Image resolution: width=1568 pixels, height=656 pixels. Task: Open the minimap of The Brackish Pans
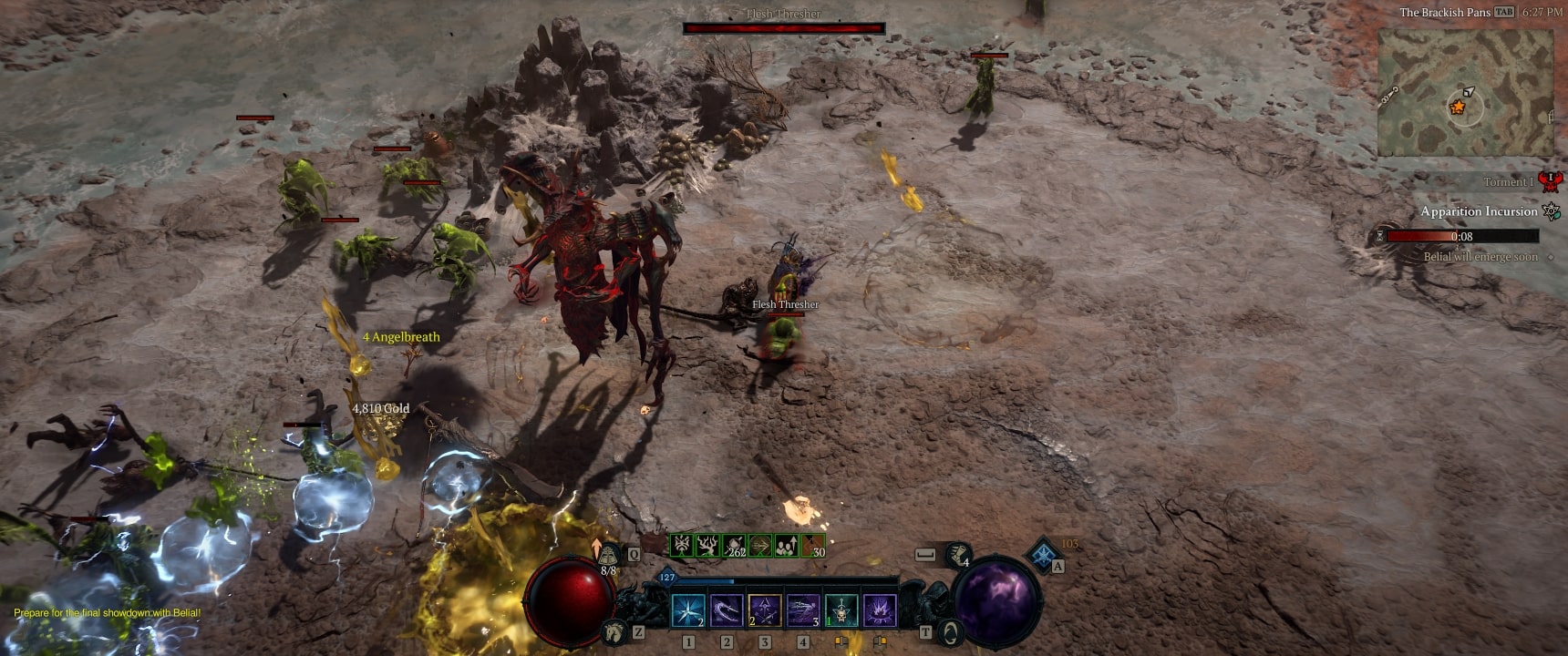click(x=1465, y=91)
